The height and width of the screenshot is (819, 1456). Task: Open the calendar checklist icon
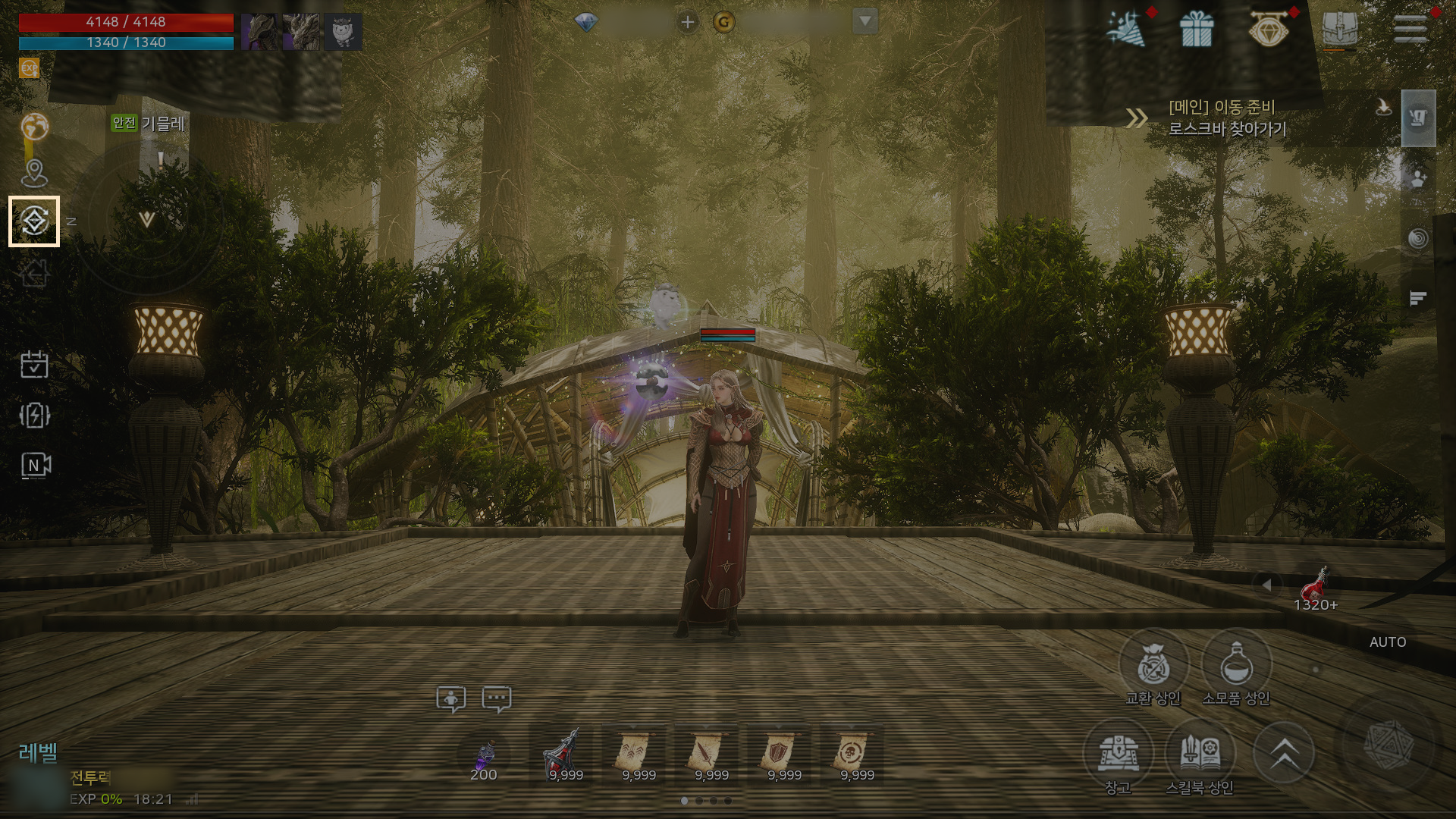[x=34, y=364]
